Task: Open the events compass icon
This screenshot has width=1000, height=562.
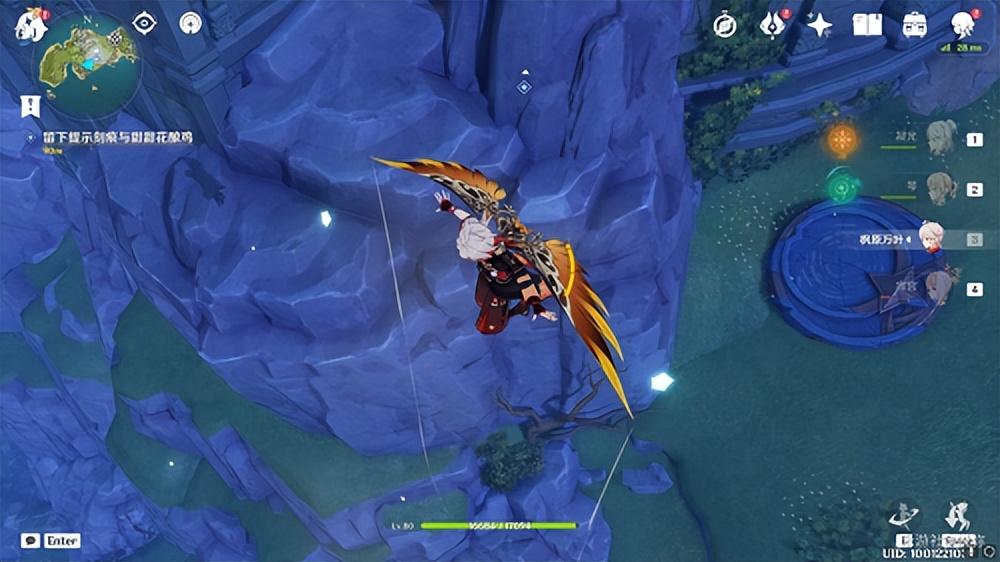Action: [725, 25]
